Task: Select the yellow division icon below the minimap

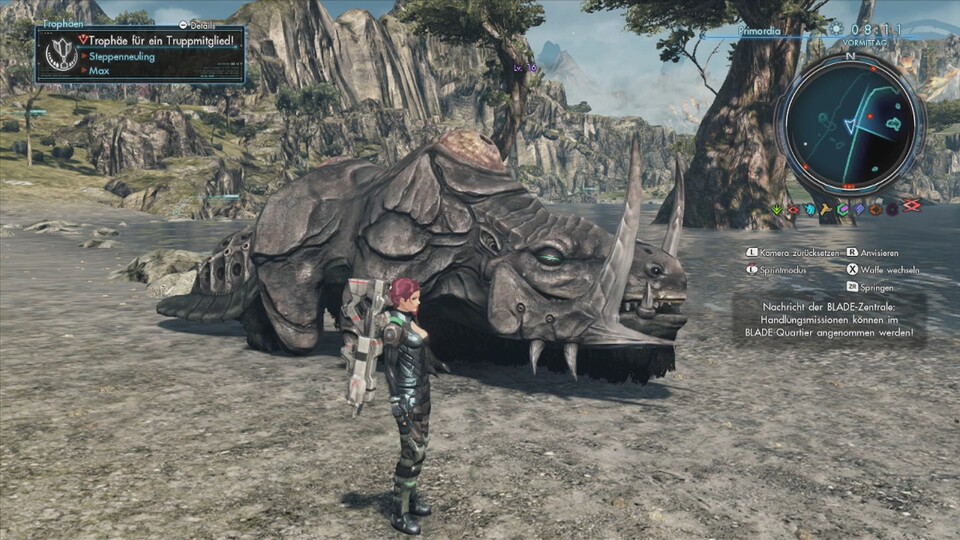Action: [x=826, y=209]
